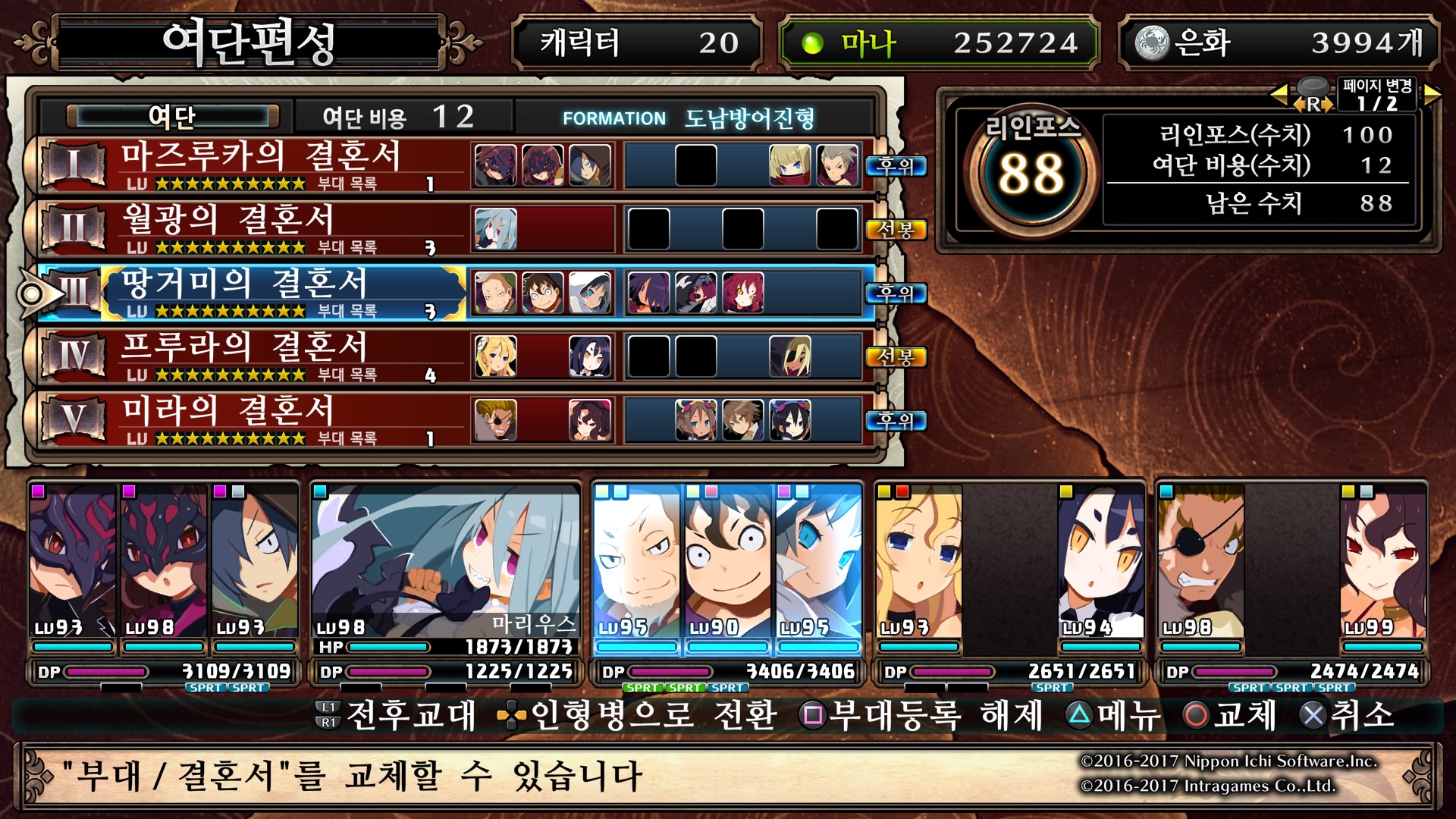1456x819 pixels.
Task: Pick the red-eyed dark-haired woman LV99 portrait
Action: point(1382,561)
